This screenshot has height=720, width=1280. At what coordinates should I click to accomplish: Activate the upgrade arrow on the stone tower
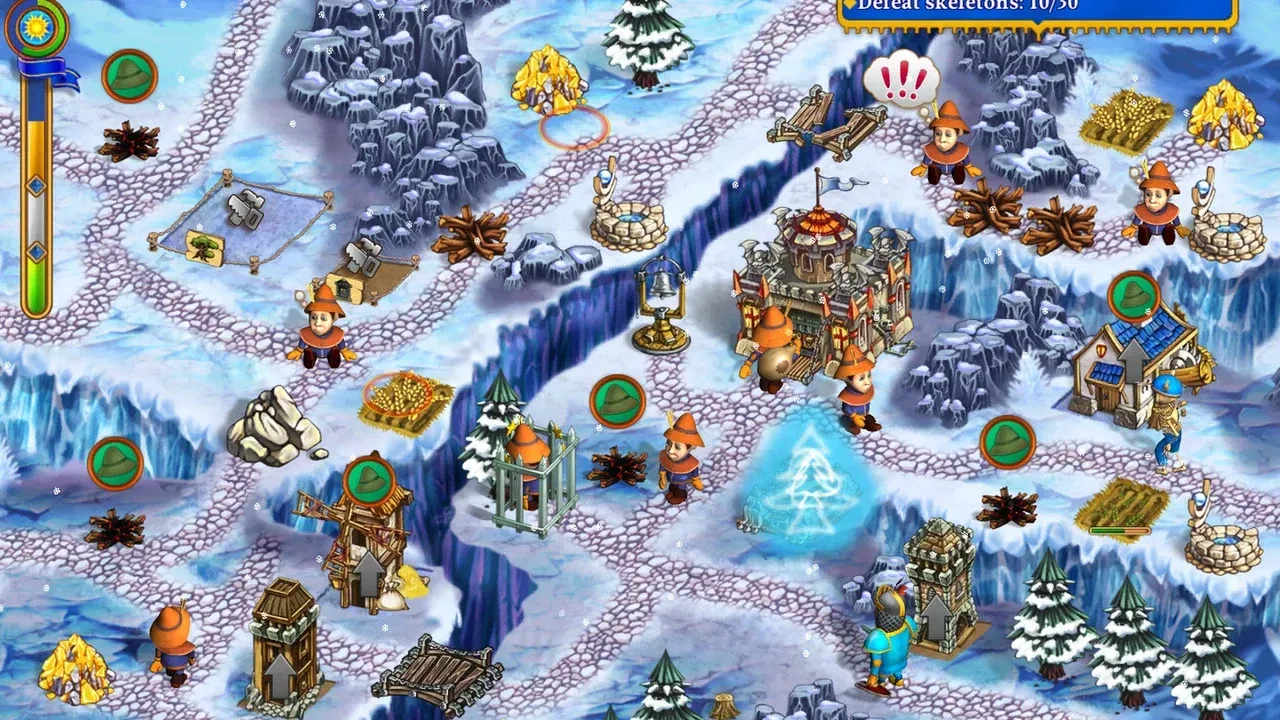[x=936, y=617]
